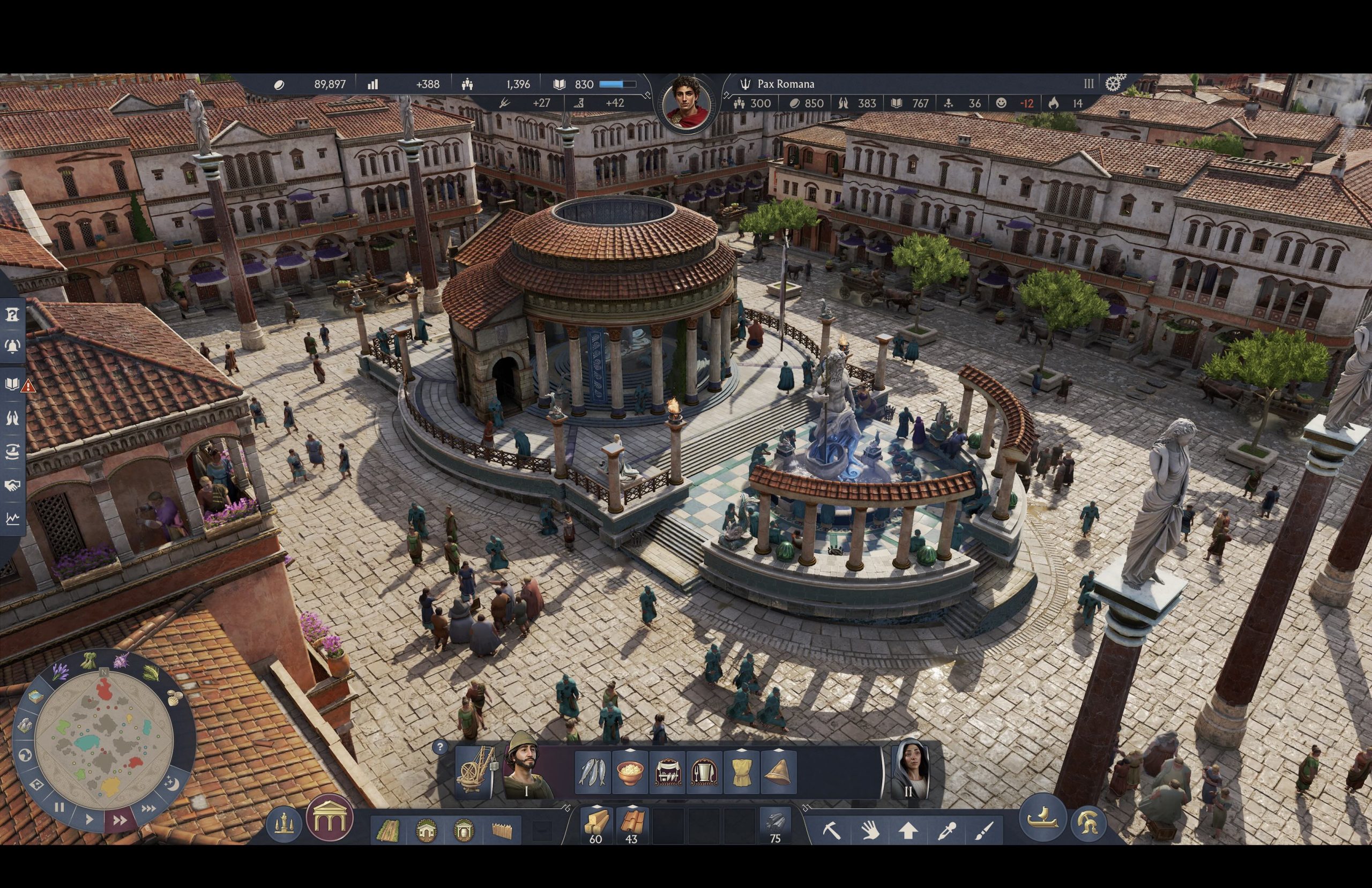The image size is (1372, 888).
Task: Open the statistics line chart
Action: click(x=12, y=519)
